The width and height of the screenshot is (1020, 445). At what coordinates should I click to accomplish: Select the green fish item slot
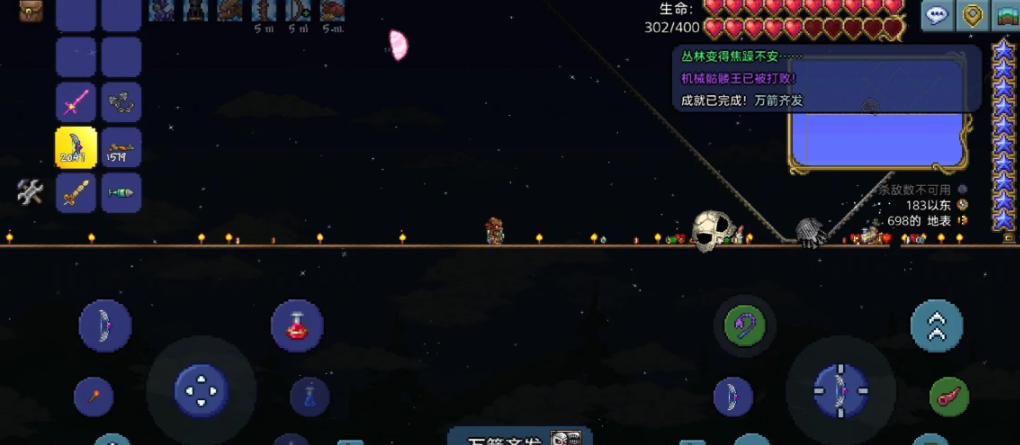[x=121, y=192]
